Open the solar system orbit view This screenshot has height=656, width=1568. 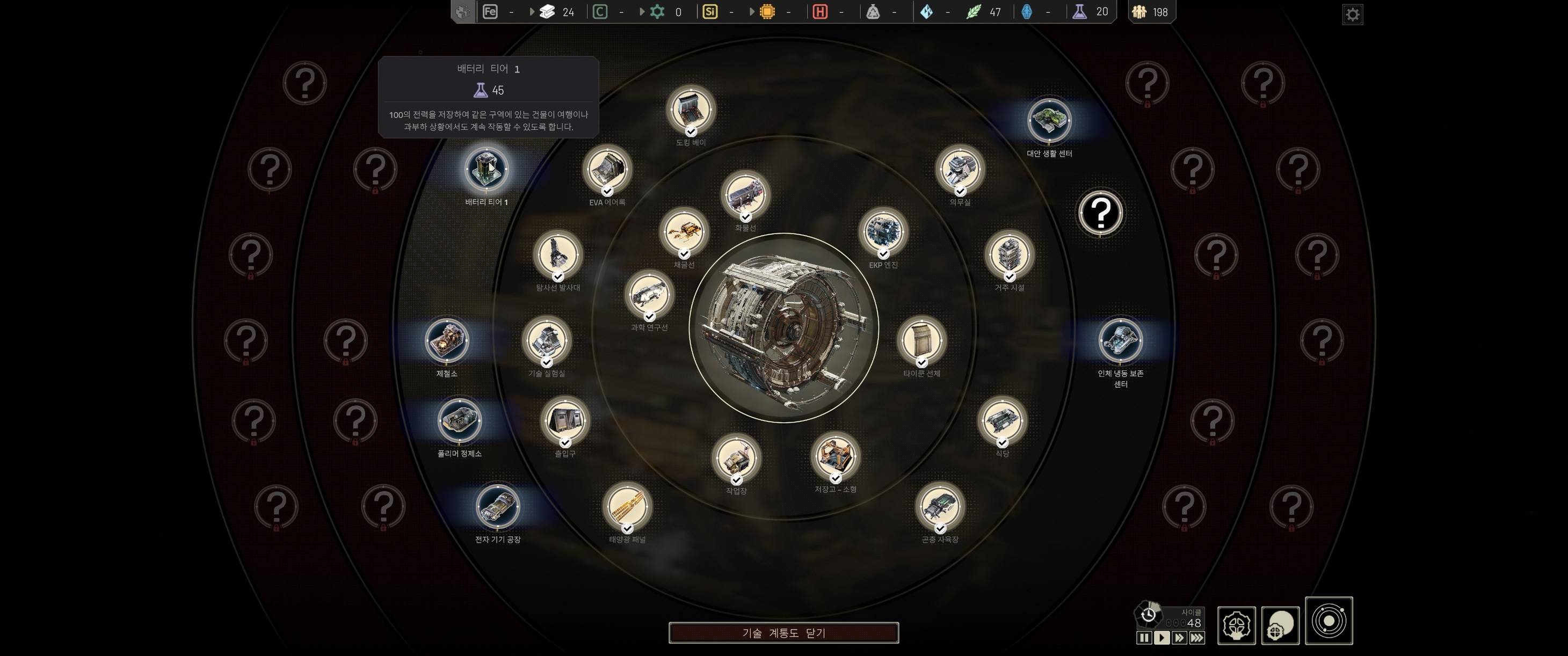coord(1329,621)
